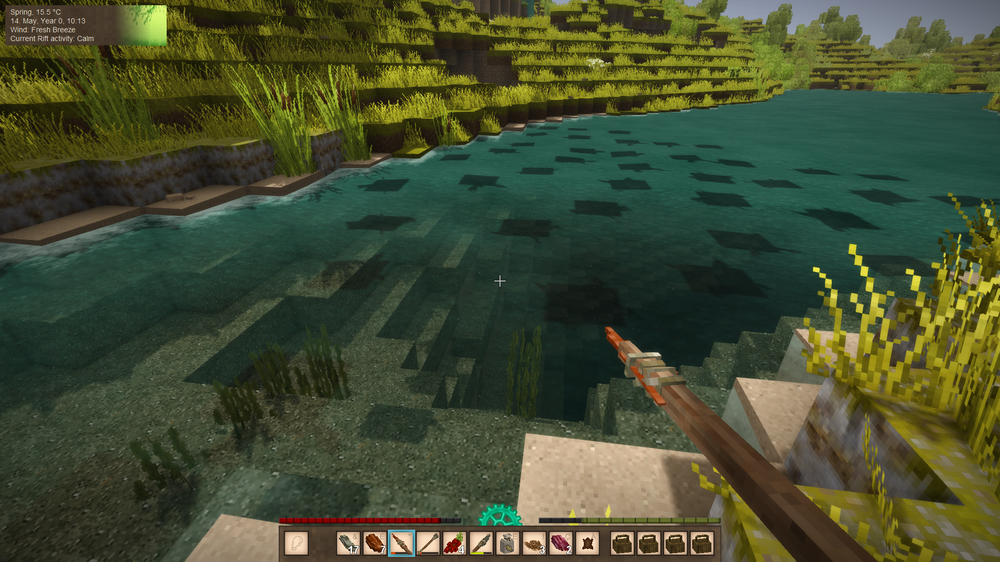Viewport: 1000px width, 562px height.
Task: Select the stack of 17 stones
Action: click(348, 543)
